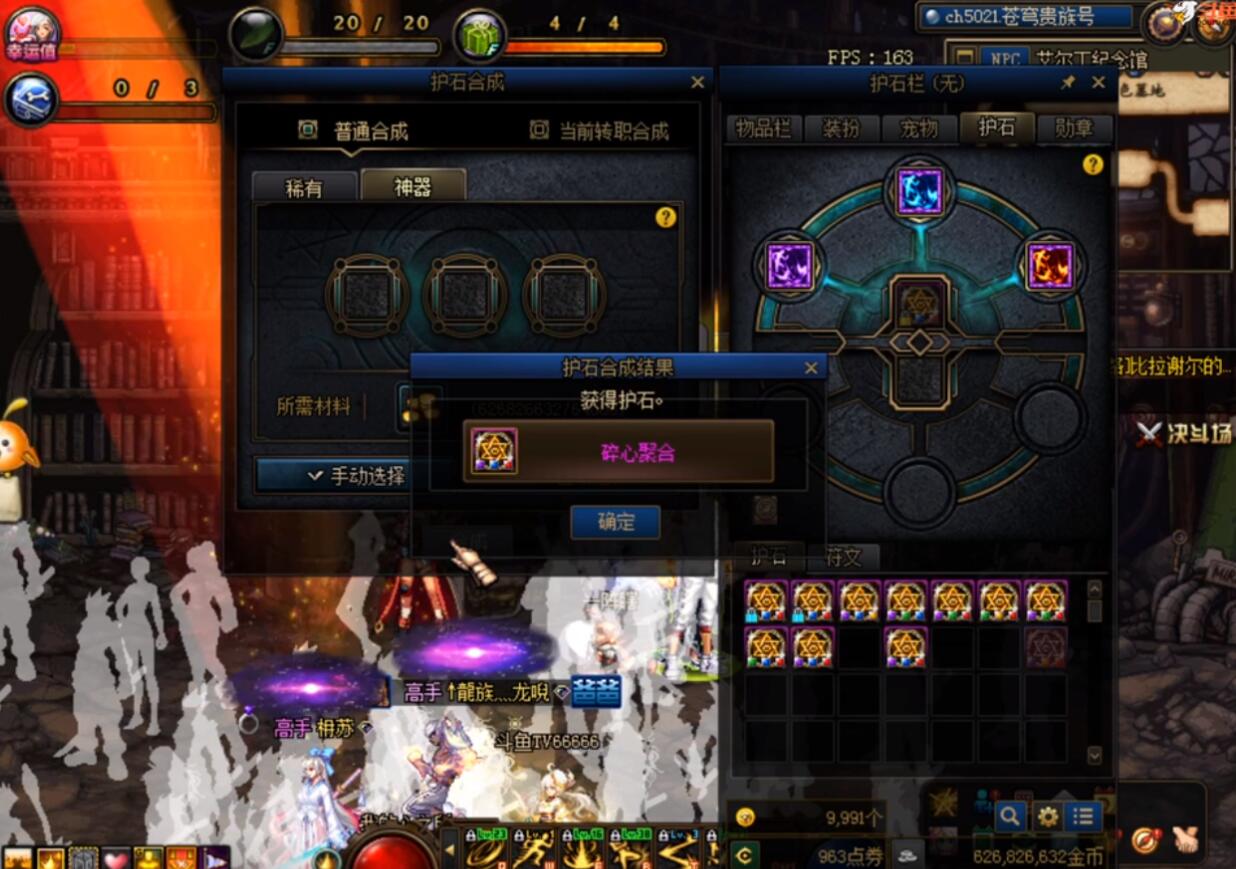Image resolution: width=1236 pixels, height=869 pixels.
Task: Select the left purple equipped talisman
Action: [x=791, y=266]
